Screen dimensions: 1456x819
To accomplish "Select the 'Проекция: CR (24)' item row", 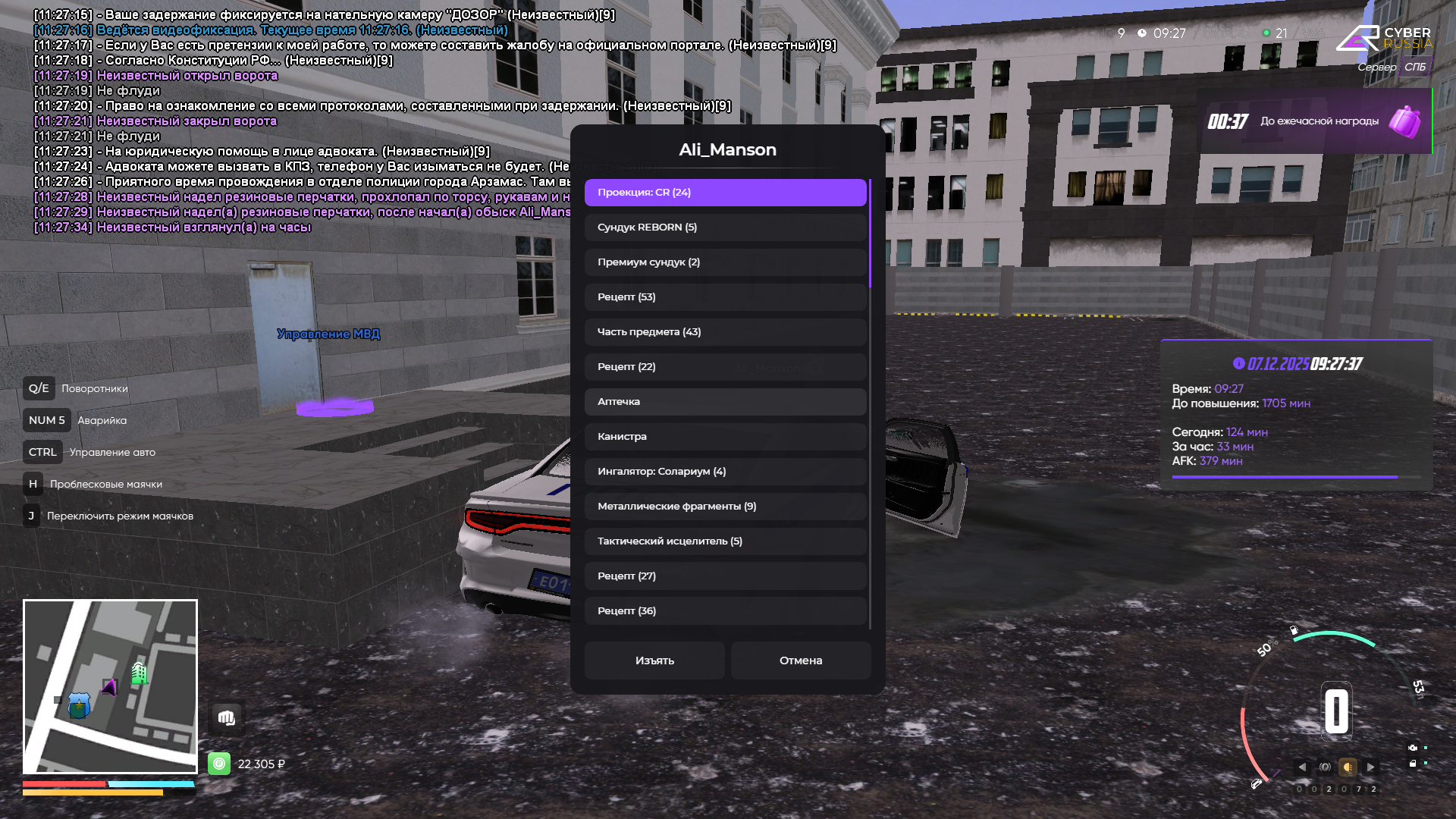I will [x=725, y=193].
